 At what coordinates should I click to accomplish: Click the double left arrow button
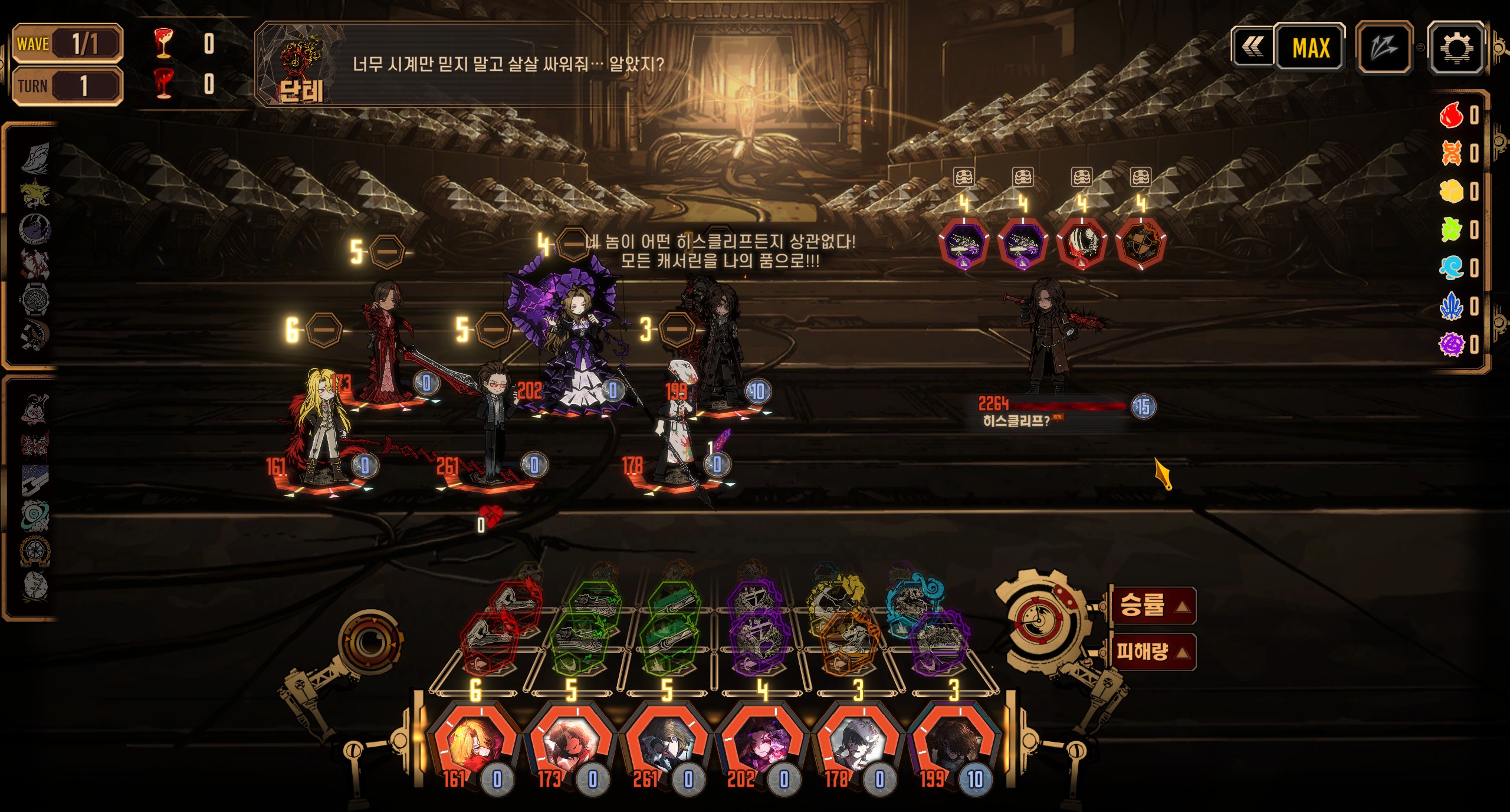pyautogui.click(x=1252, y=47)
